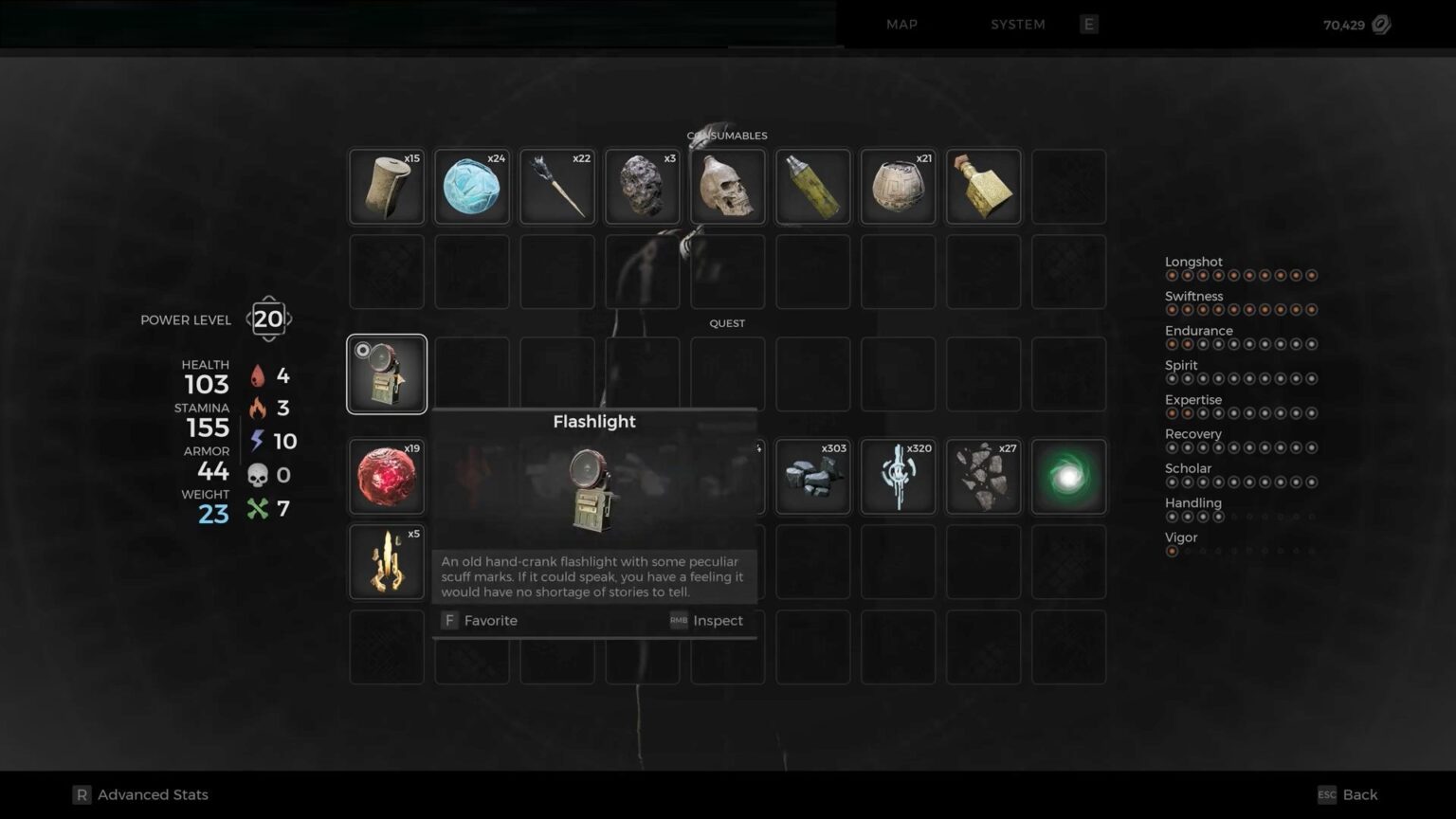Viewport: 1456px width, 819px height.
Task: Select the iron material stacked x320
Action: click(898, 476)
